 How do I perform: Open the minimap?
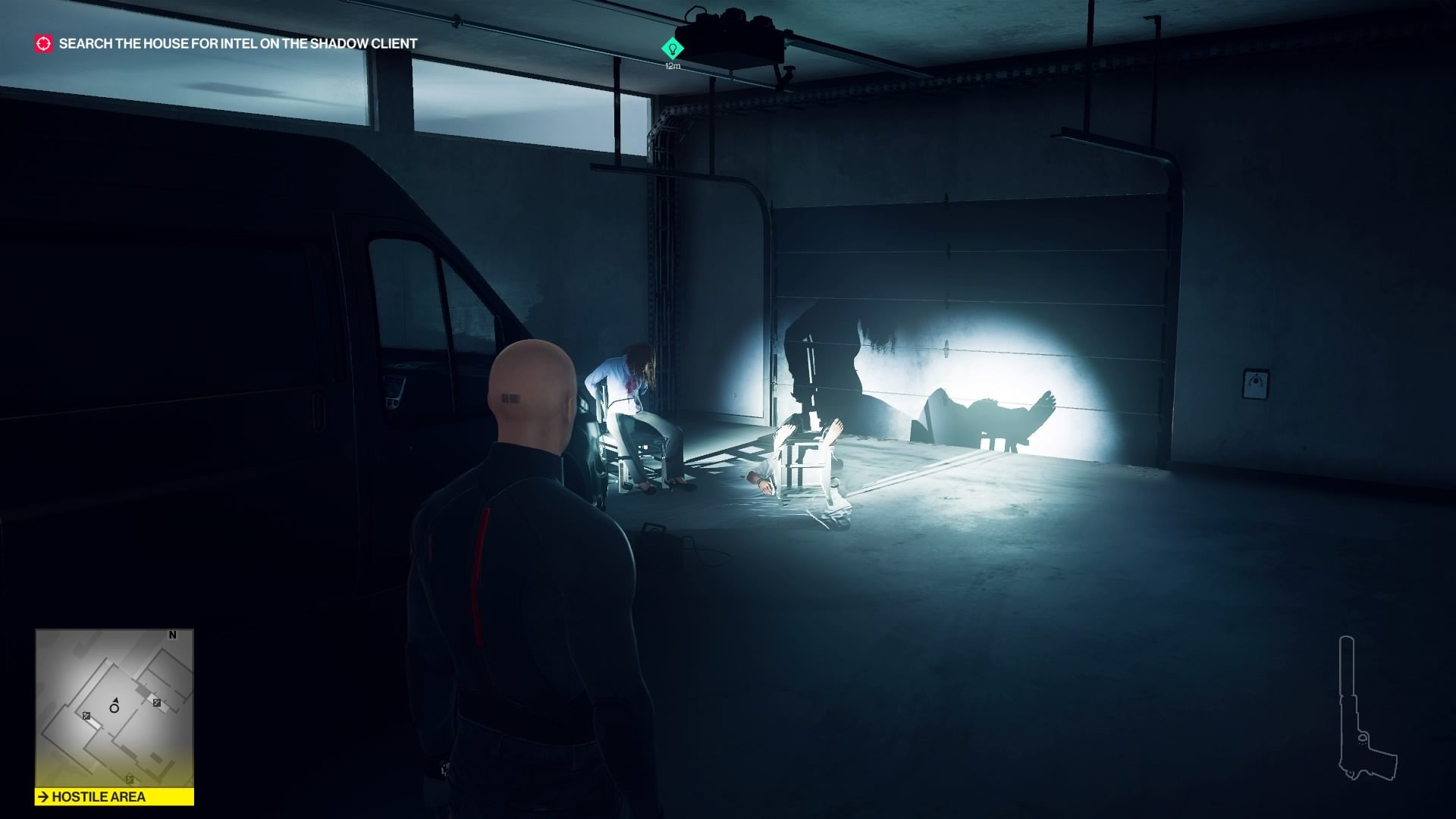point(115,708)
